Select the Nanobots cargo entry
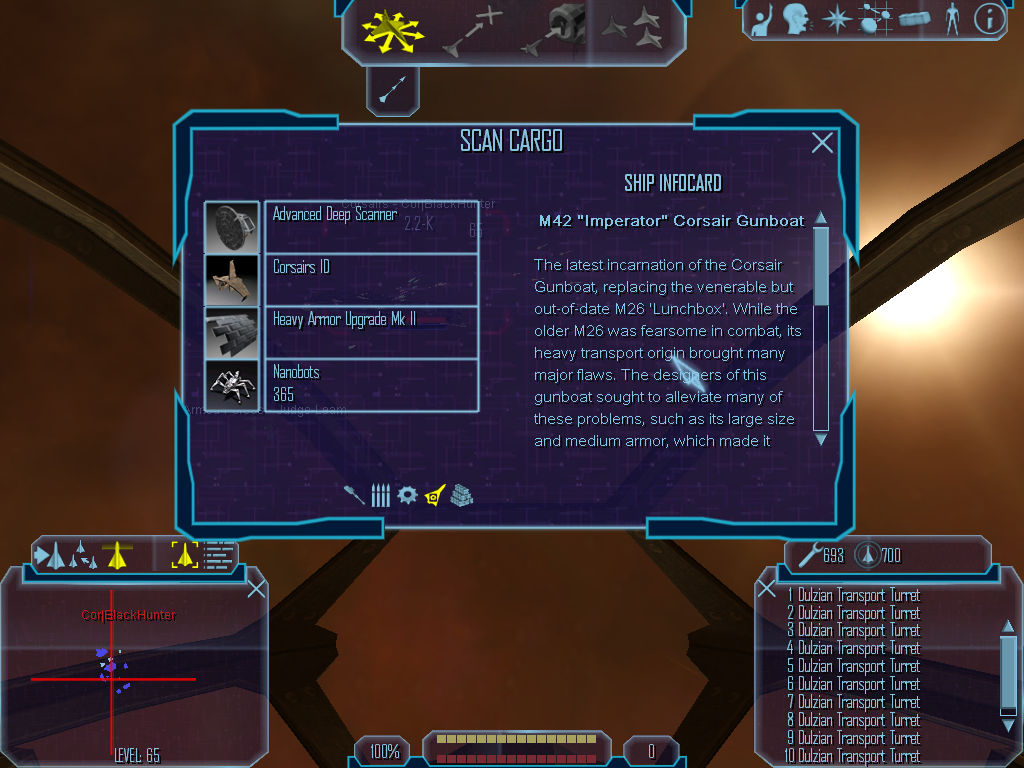 [x=370, y=385]
